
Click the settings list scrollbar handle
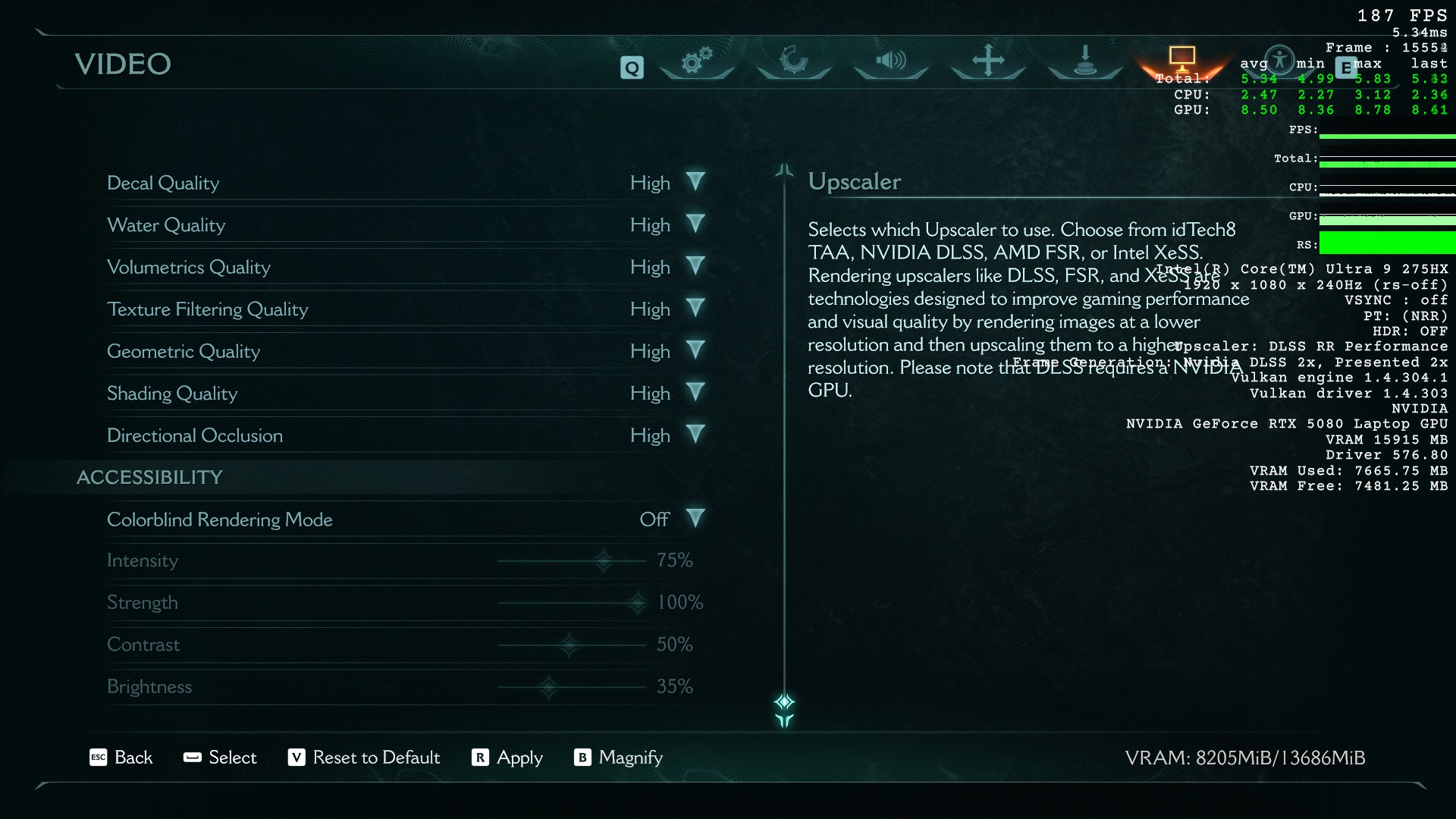point(784,702)
